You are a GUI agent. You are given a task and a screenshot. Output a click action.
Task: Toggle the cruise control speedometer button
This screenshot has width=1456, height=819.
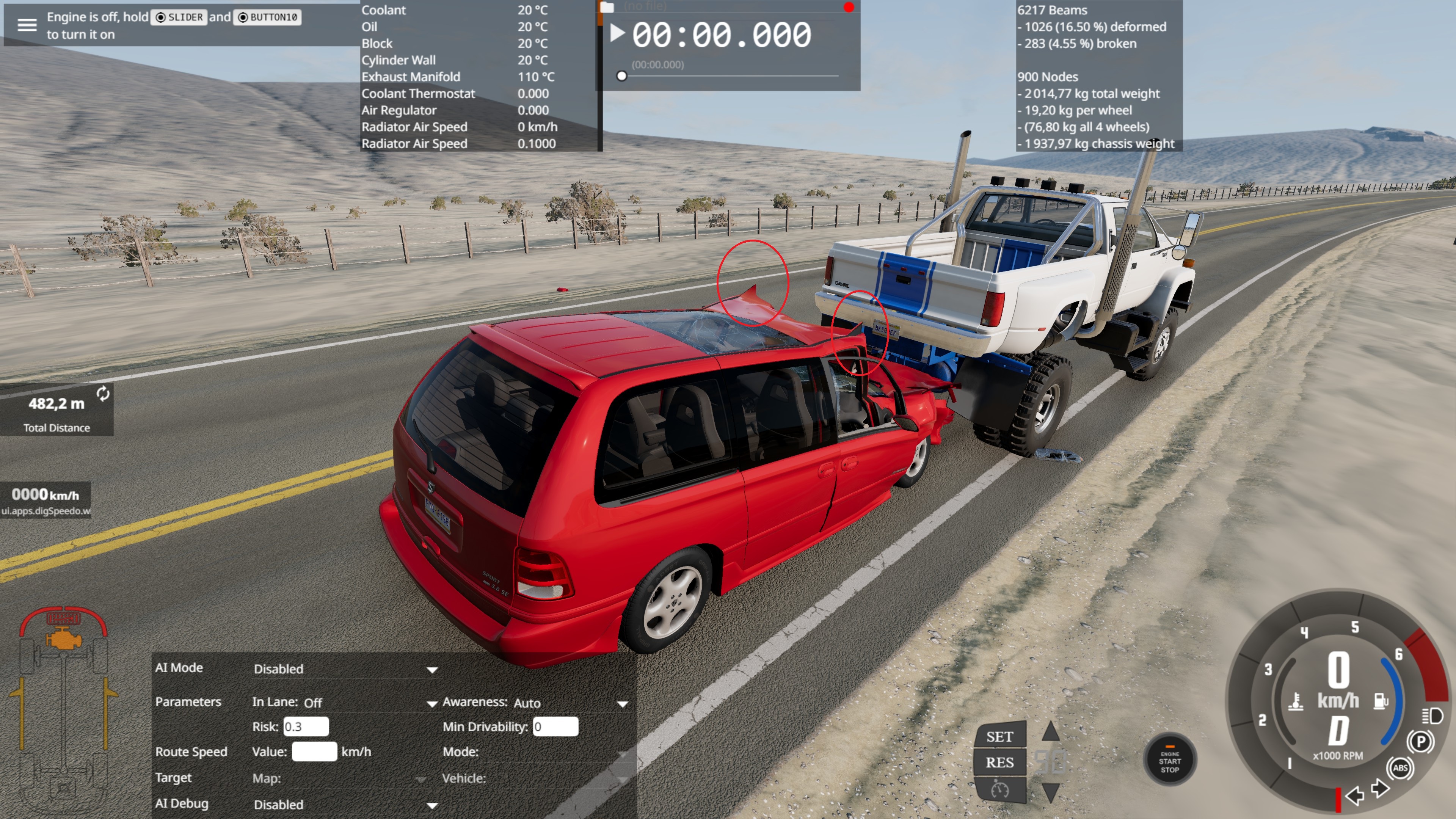click(999, 789)
